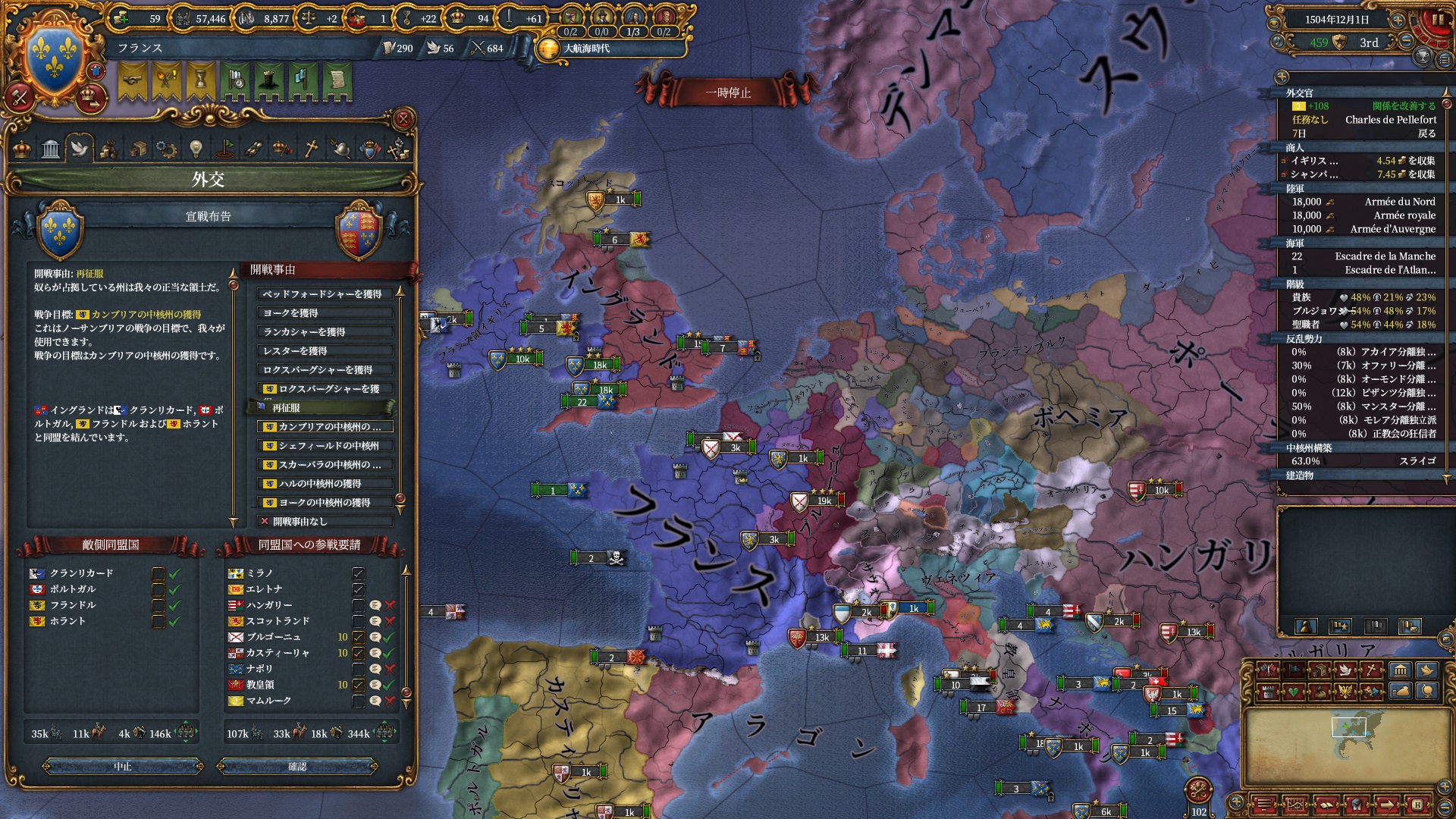Screen dimensions: 1456x819
Task: Untick the 教皇領 ally checkbox
Action: point(359,685)
